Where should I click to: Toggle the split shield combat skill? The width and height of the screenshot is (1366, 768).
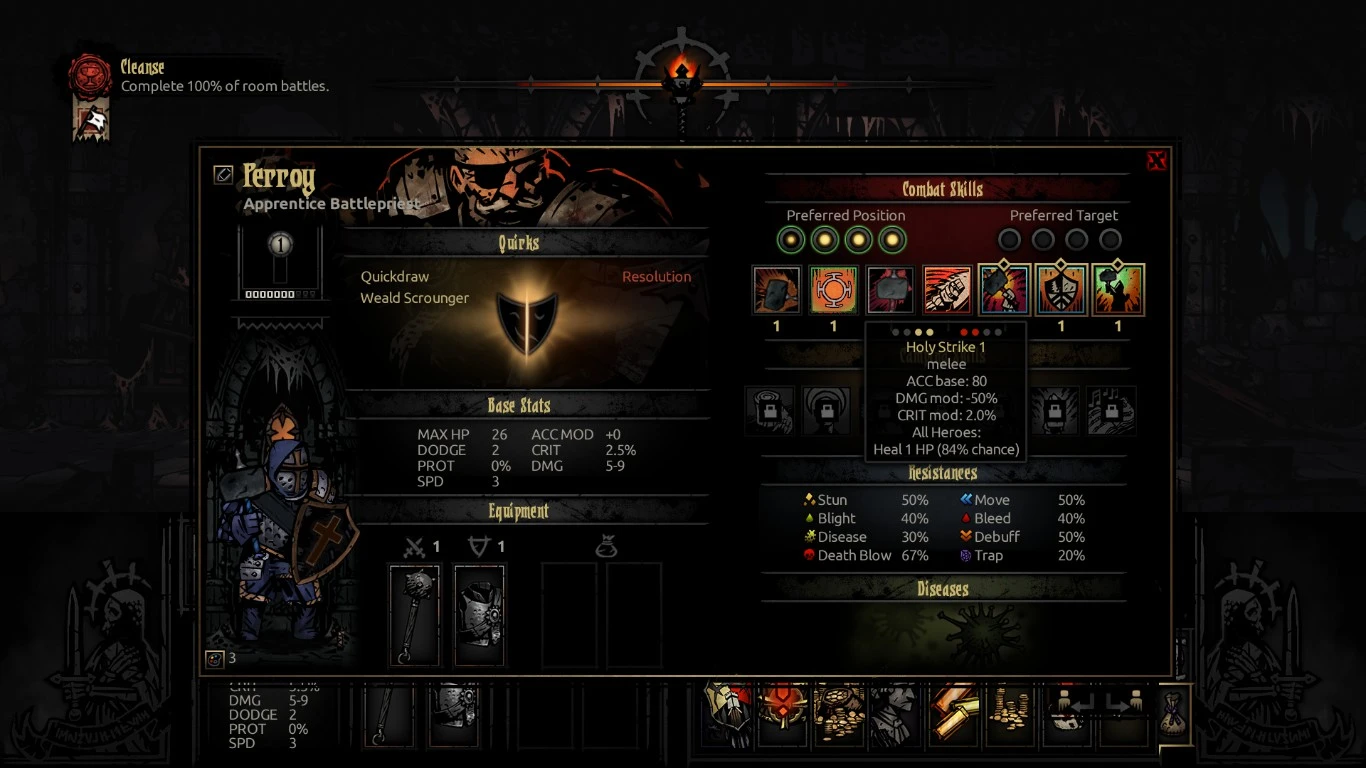1061,290
